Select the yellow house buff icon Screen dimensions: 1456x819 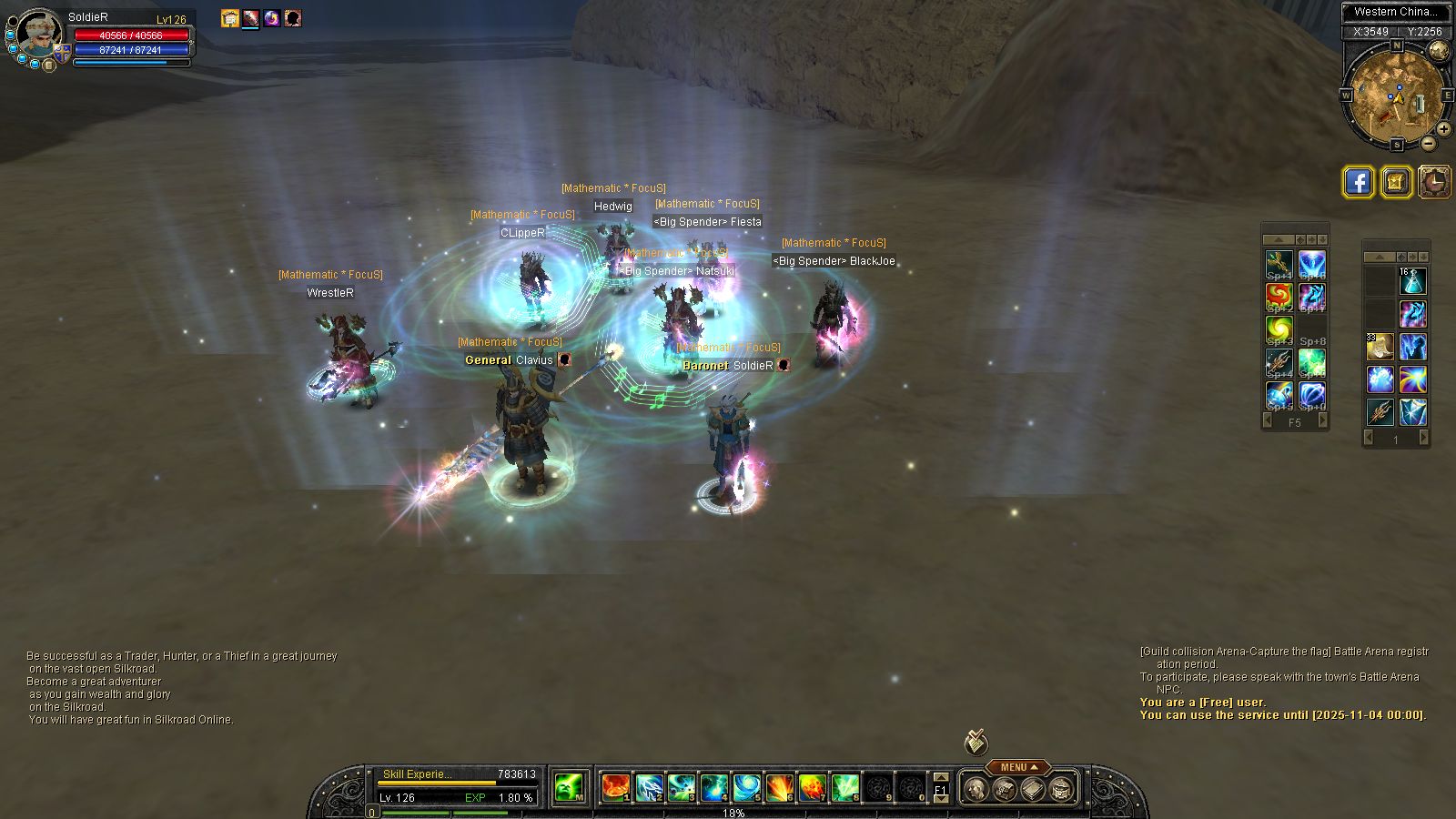[x=230, y=18]
